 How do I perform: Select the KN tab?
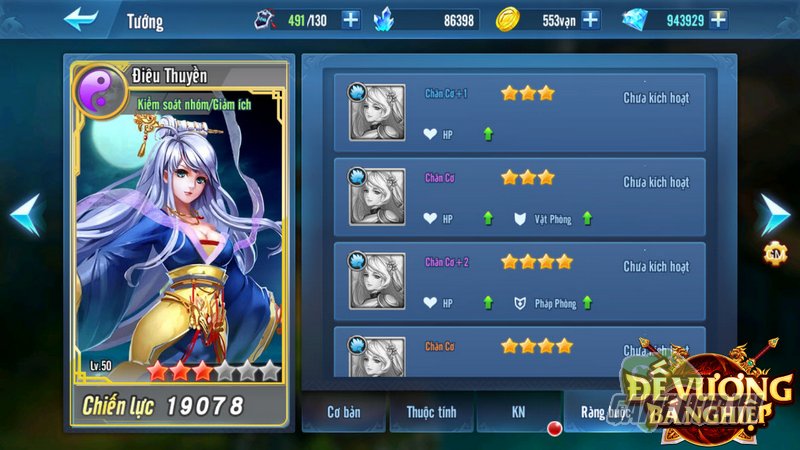point(518,411)
